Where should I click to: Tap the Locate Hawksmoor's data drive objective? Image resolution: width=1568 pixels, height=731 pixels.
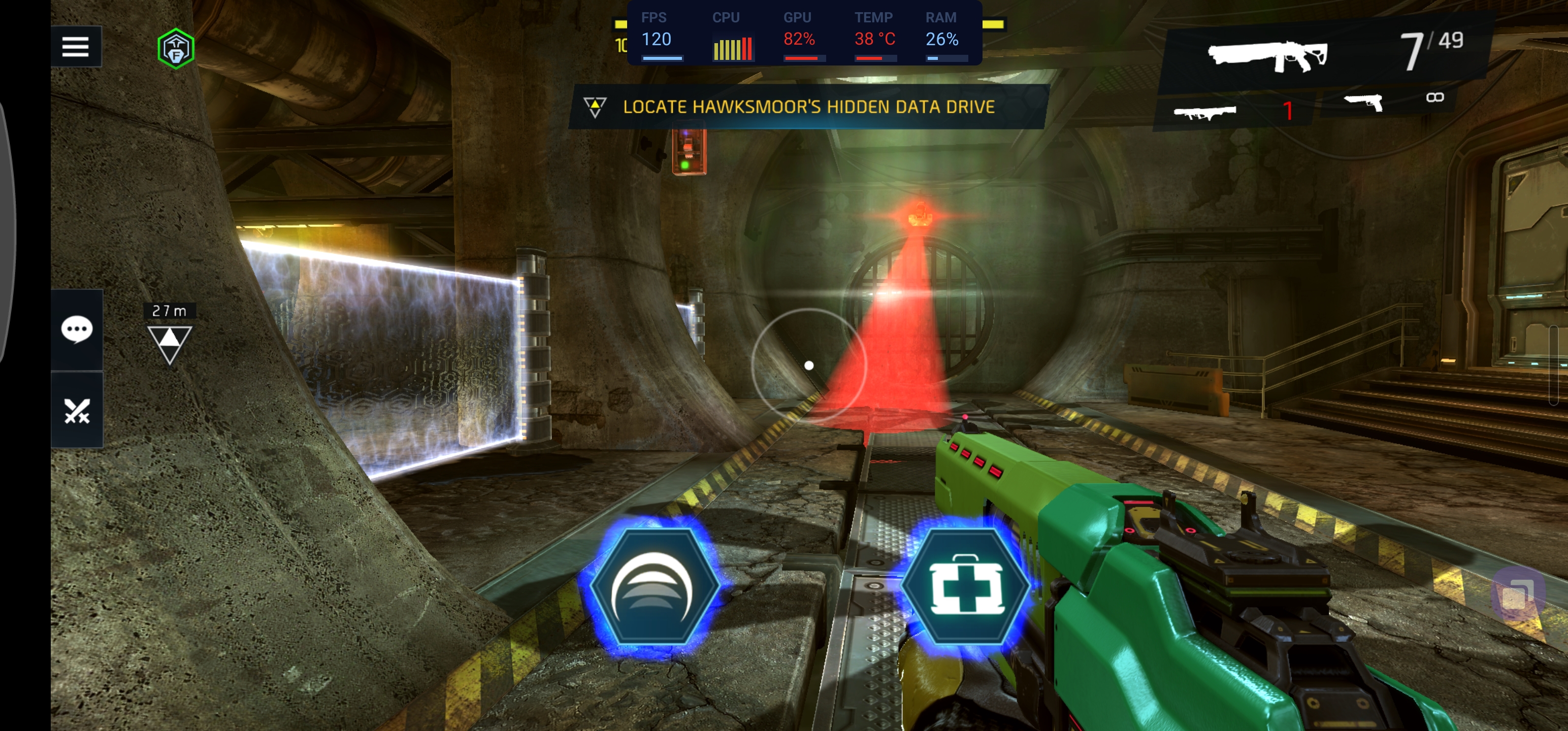pyautogui.click(x=807, y=107)
